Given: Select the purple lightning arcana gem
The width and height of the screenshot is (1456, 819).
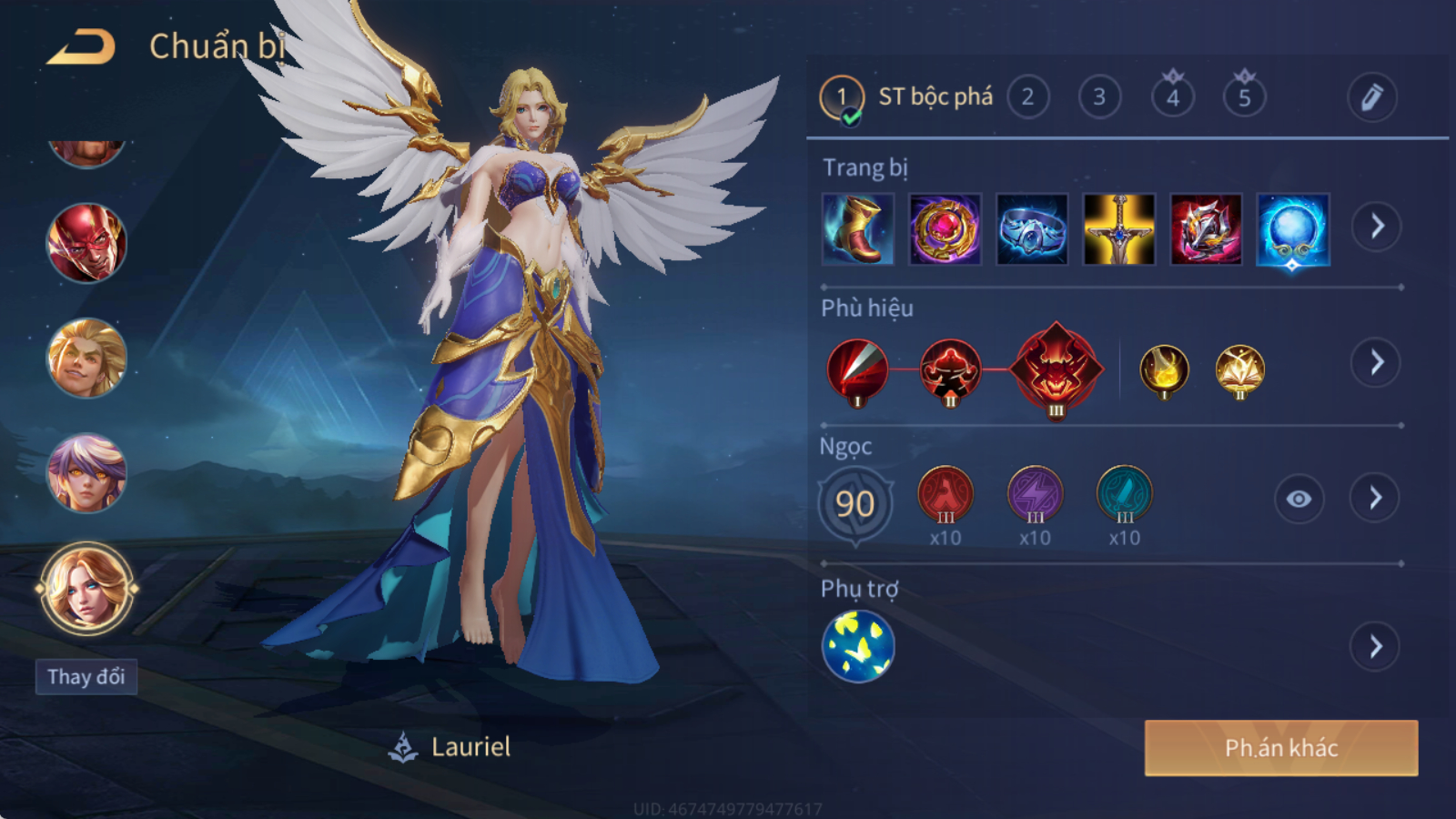Looking at the screenshot, I should click(1035, 494).
